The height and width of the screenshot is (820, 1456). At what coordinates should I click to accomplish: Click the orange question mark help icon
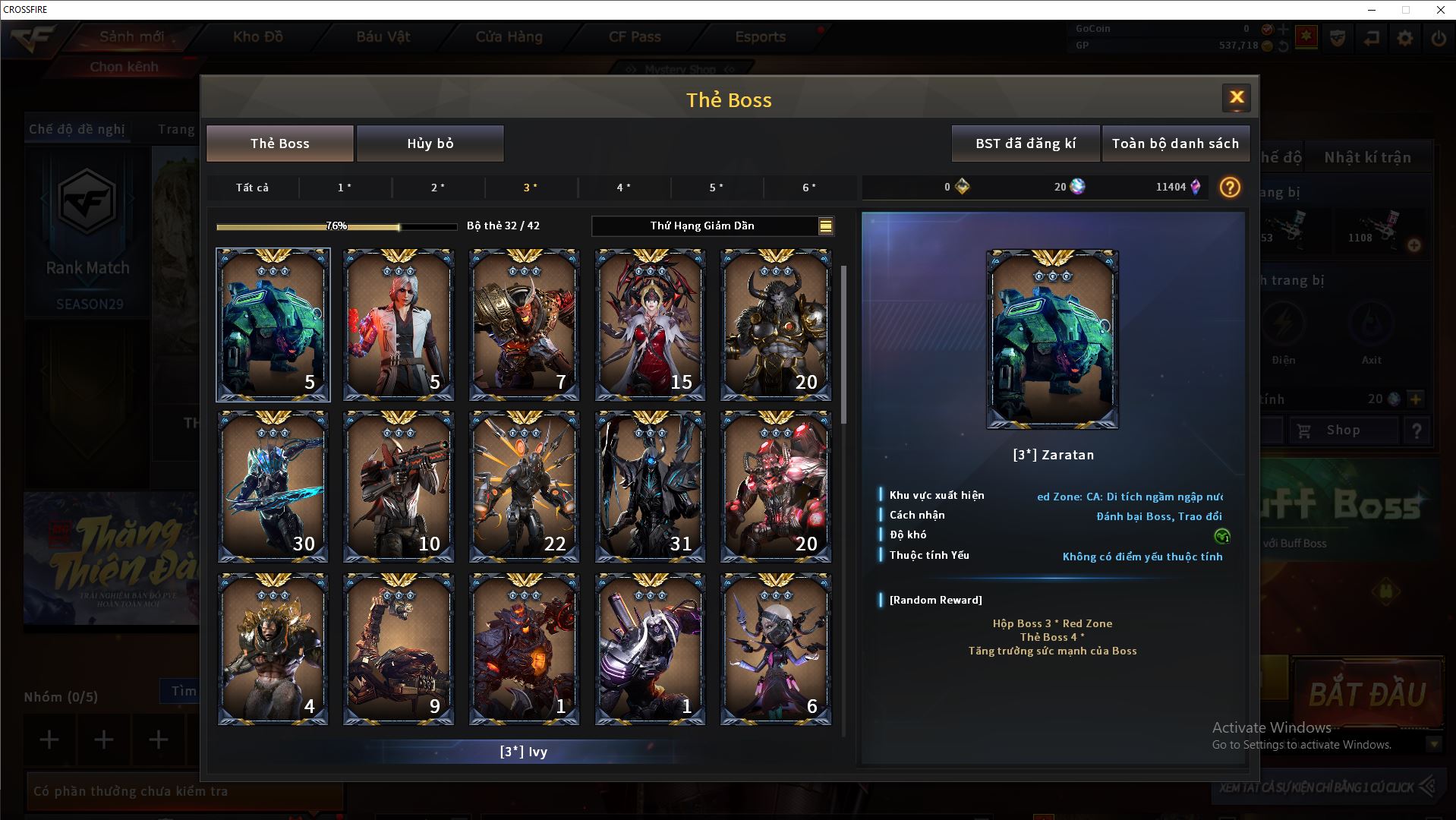pyautogui.click(x=1229, y=187)
